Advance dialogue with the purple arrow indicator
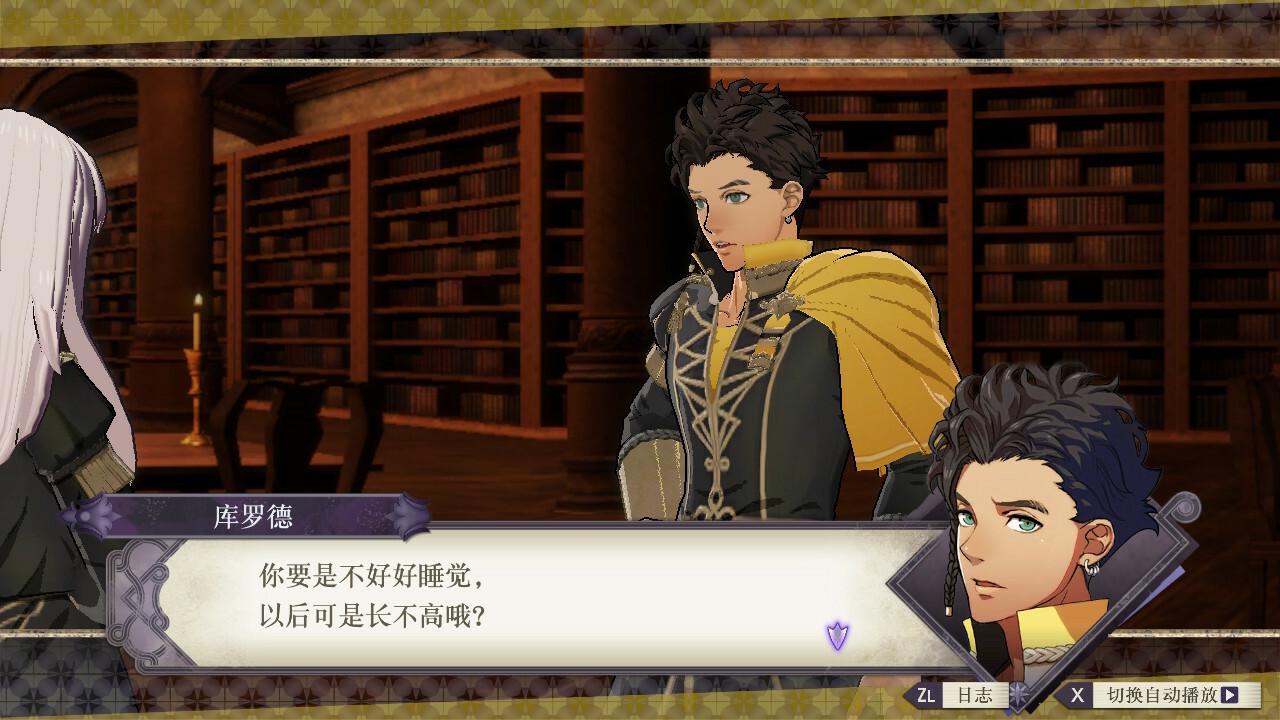 (x=837, y=635)
